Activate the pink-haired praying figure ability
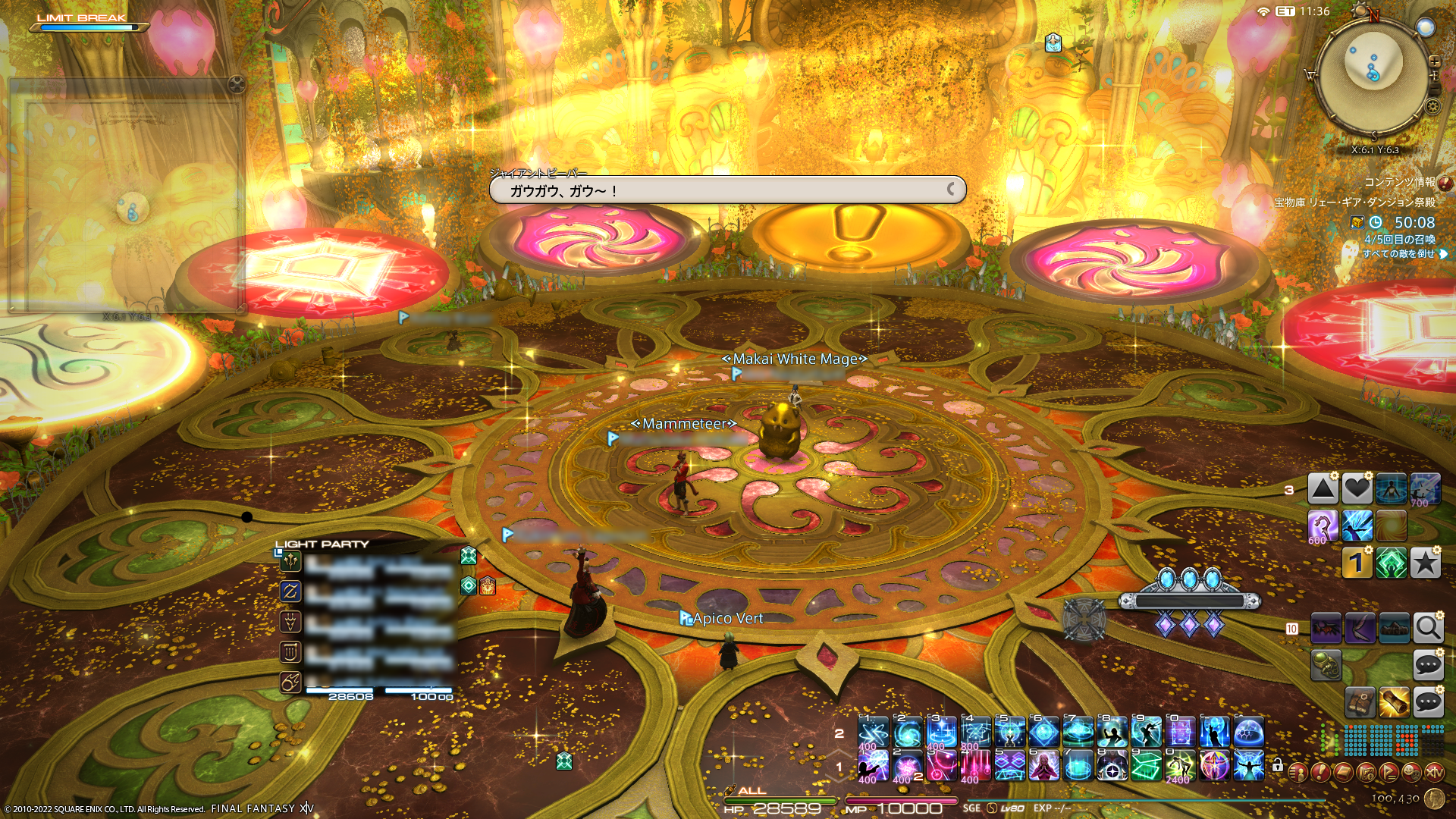 (1043, 766)
